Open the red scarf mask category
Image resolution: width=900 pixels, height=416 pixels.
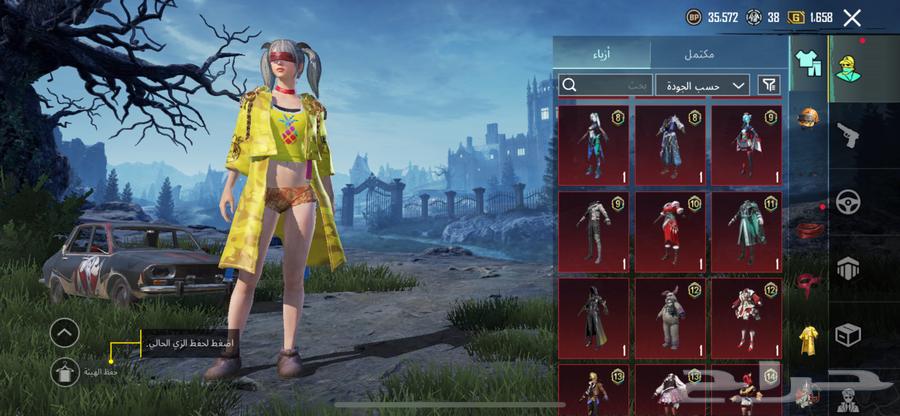point(808,285)
